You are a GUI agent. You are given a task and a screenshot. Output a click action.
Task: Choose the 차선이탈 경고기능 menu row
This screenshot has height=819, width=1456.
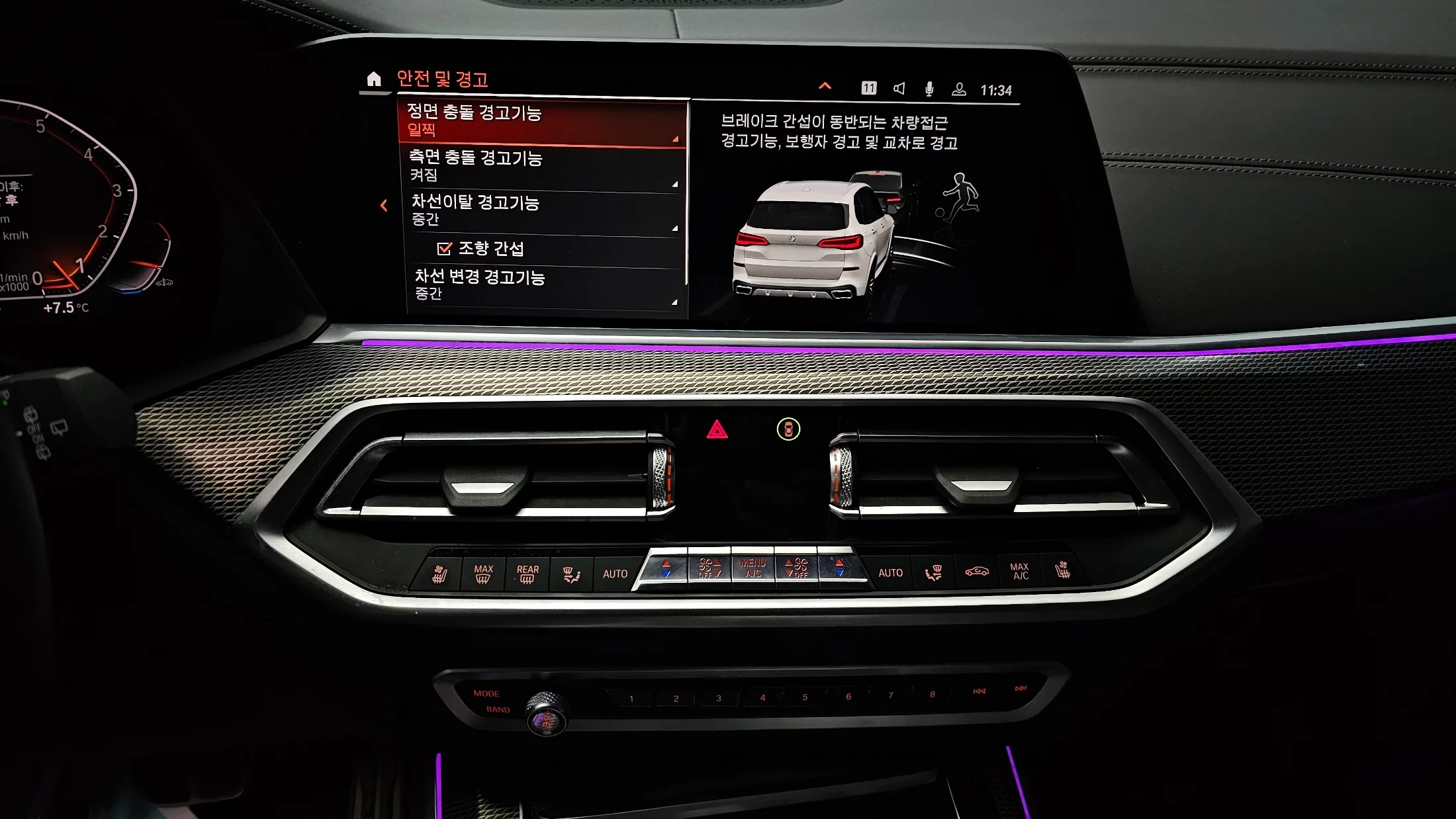[543, 210]
